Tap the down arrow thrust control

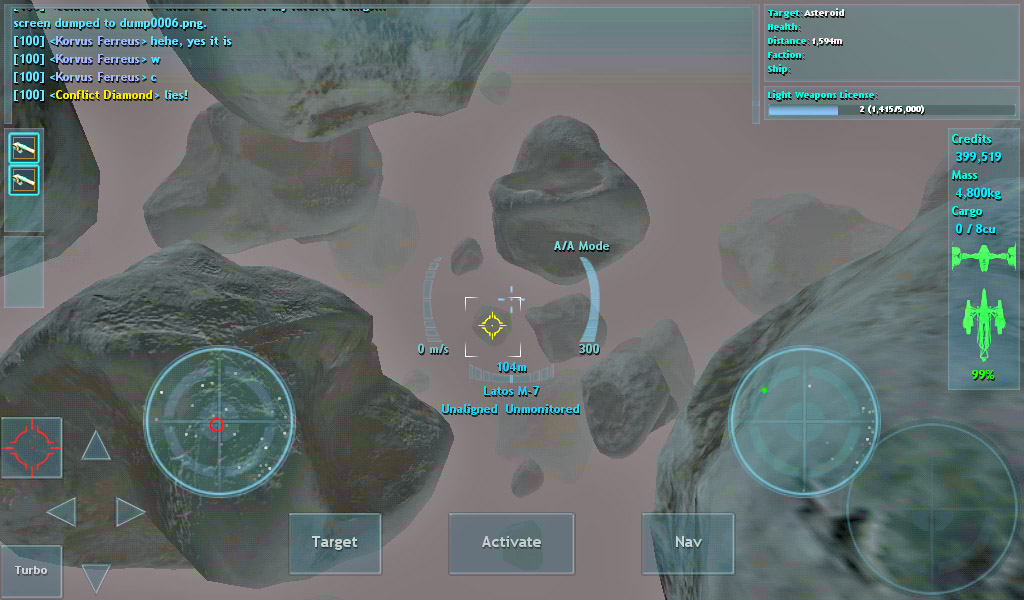[x=96, y=577]
